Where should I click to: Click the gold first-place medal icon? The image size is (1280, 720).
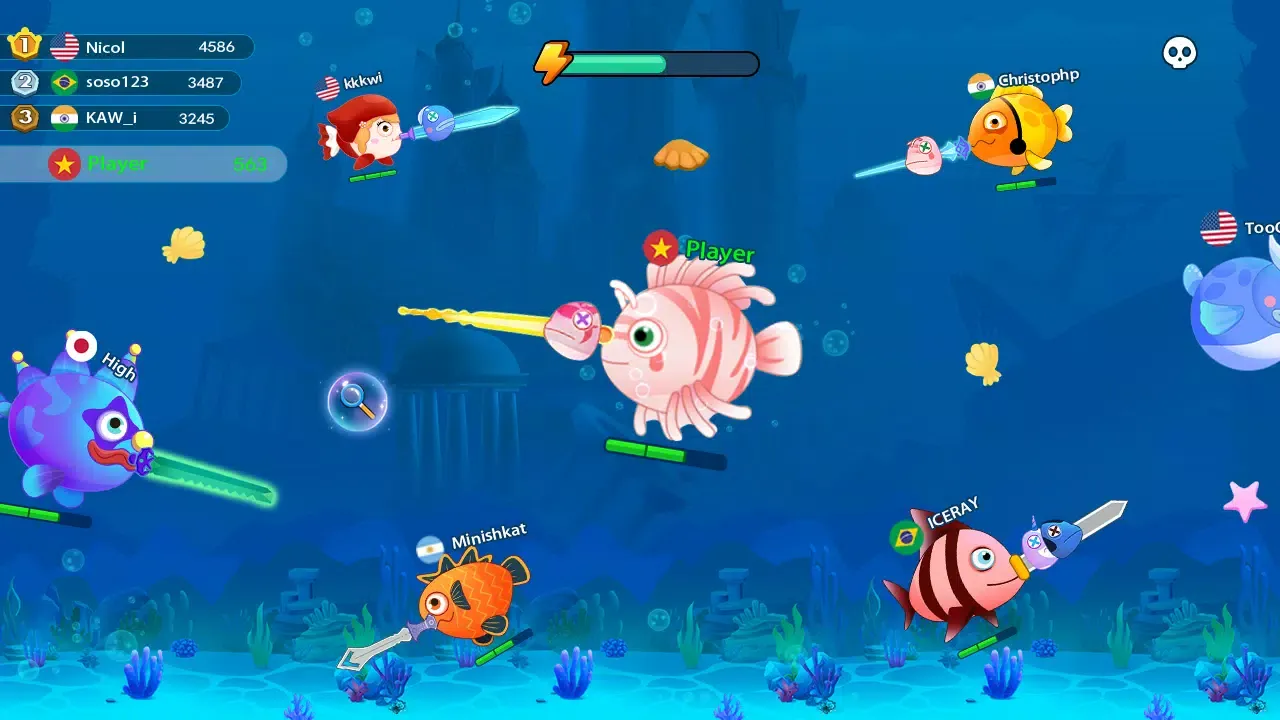tap(24, 45)
